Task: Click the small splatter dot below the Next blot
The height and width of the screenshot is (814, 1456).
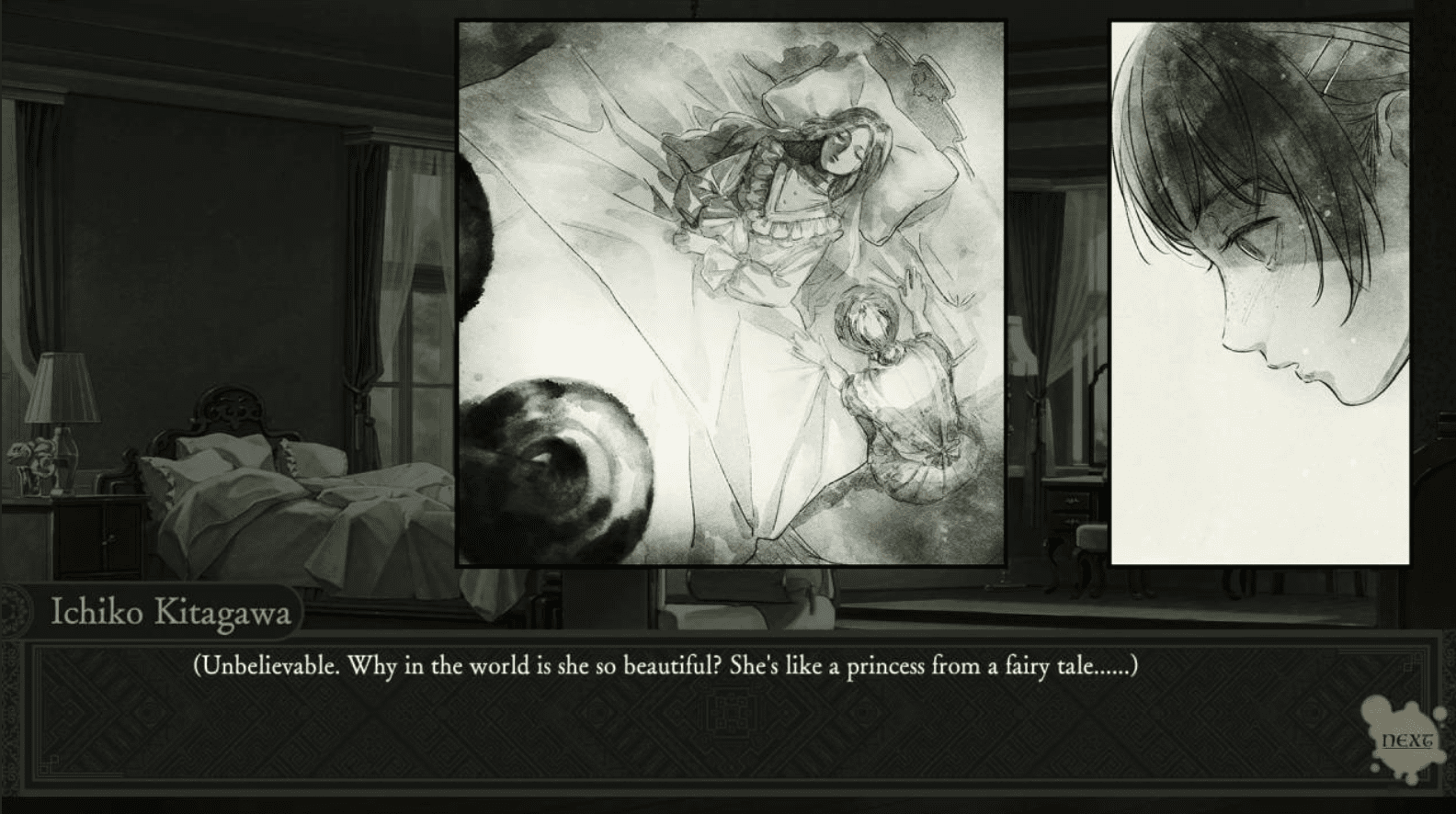Action: pyautogui.click(x=1375, y=768)
